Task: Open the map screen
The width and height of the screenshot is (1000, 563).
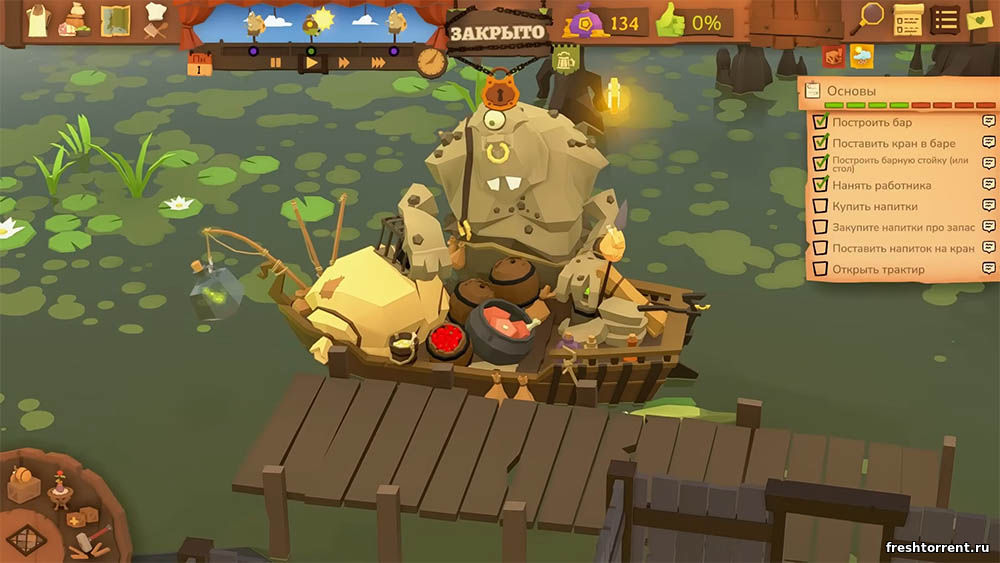Action: (x=115, y=20)
